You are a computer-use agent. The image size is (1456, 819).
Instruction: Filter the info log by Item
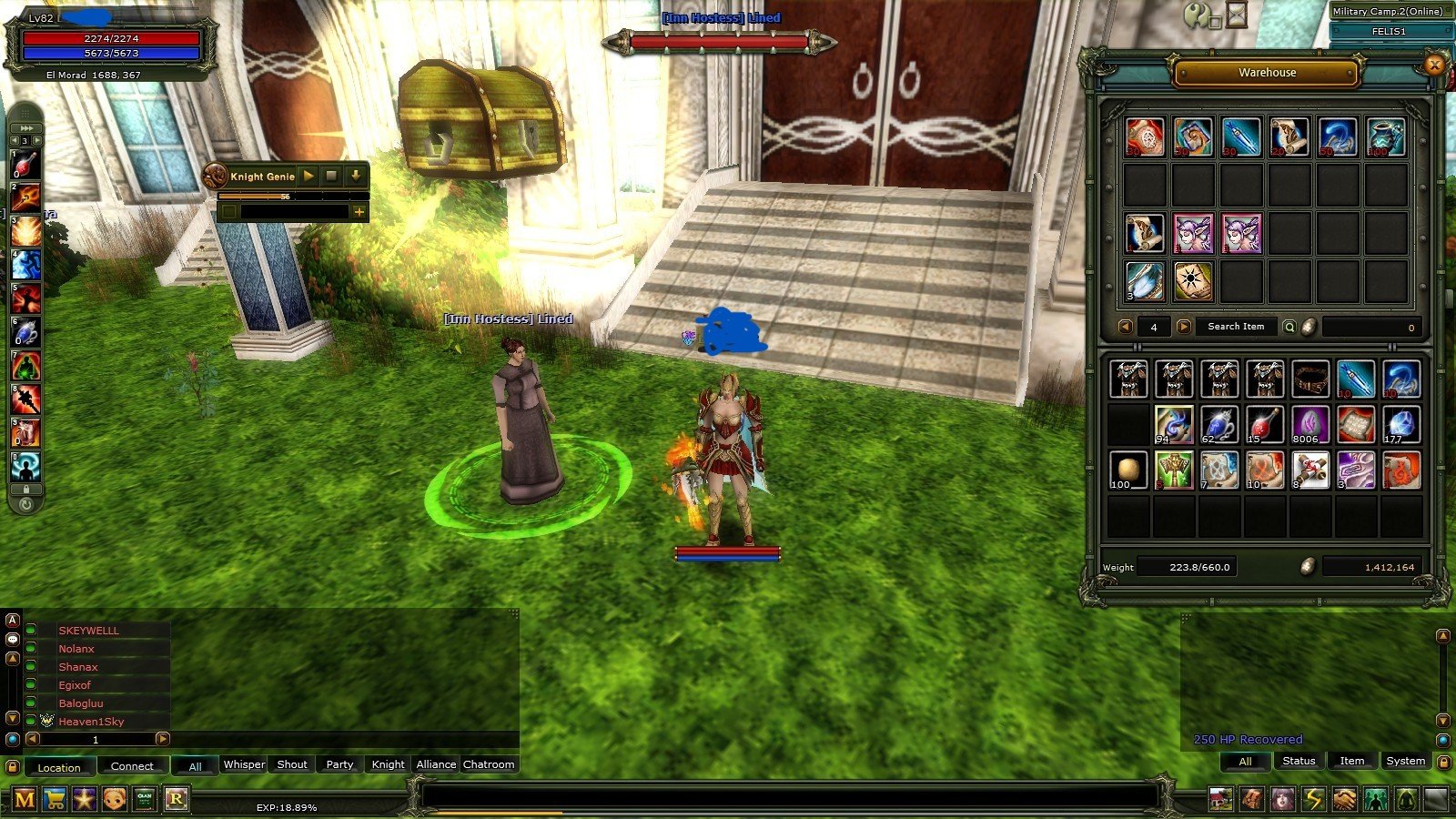tap(1351, 761)
